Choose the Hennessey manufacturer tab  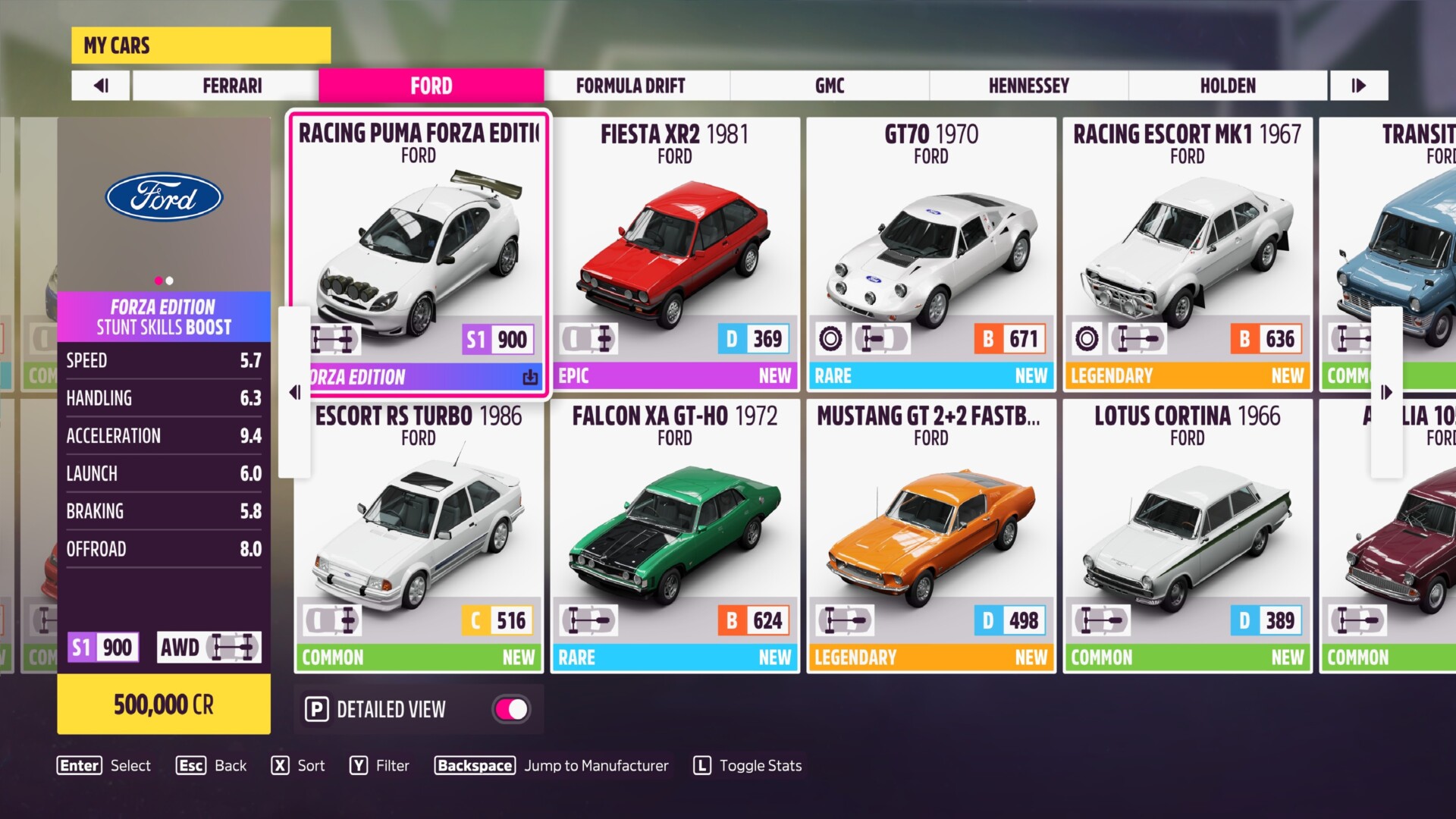tap(1028, 86)
